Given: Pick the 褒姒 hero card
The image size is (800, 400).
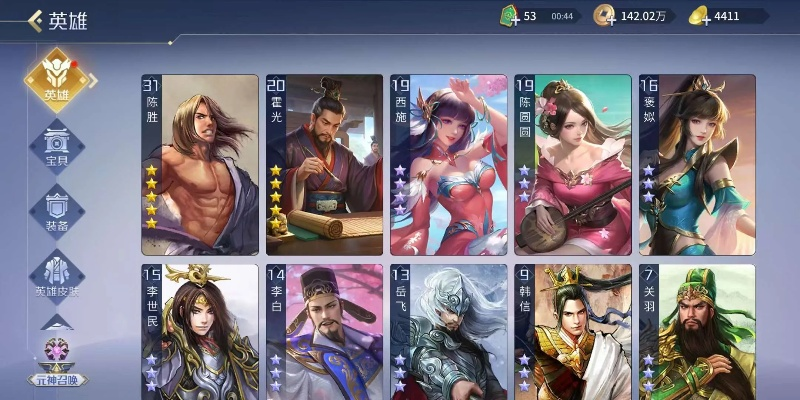Looking at the screenshot, I should [697, 165].
